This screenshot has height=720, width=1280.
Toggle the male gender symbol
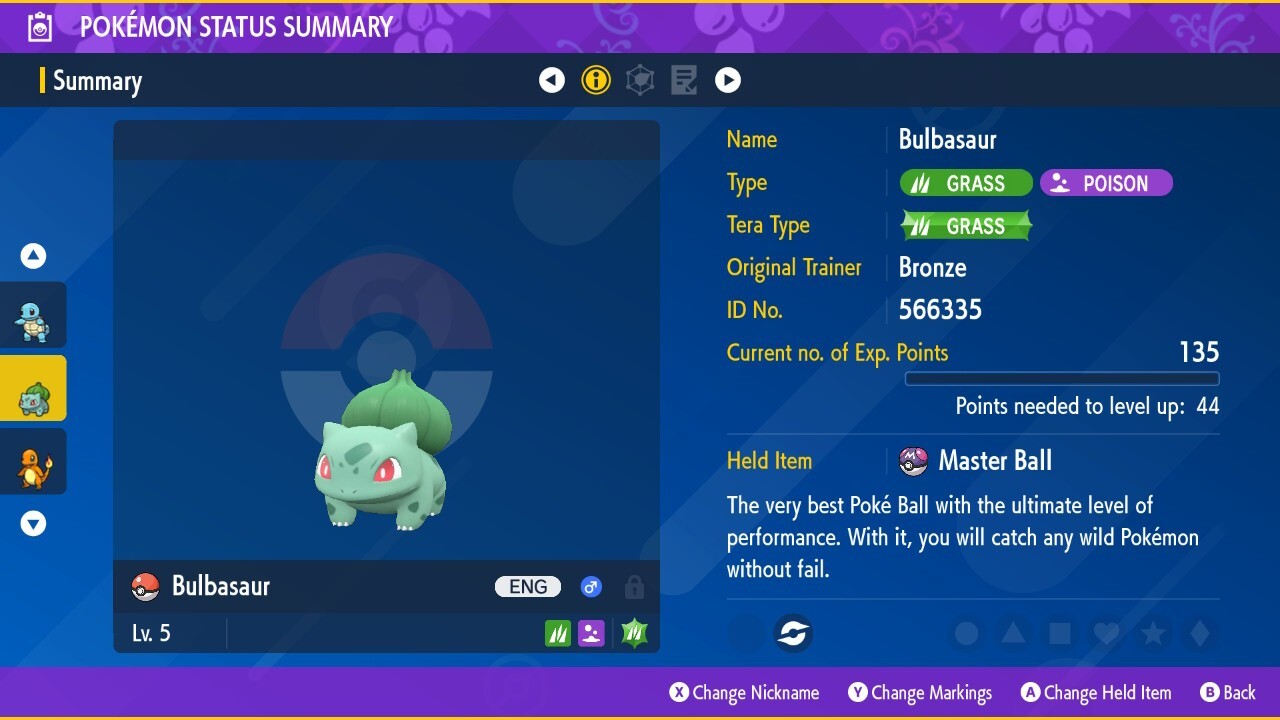(591, 587)
